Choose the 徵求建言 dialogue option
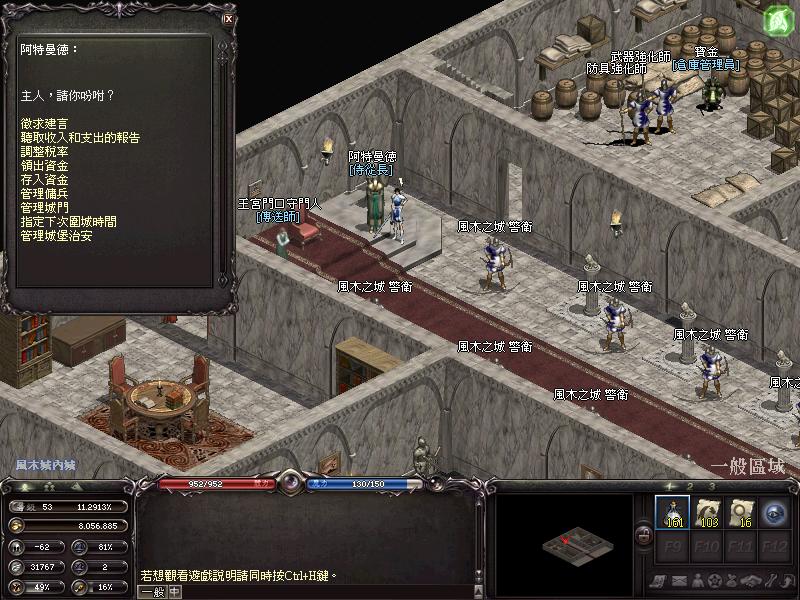 44,123
